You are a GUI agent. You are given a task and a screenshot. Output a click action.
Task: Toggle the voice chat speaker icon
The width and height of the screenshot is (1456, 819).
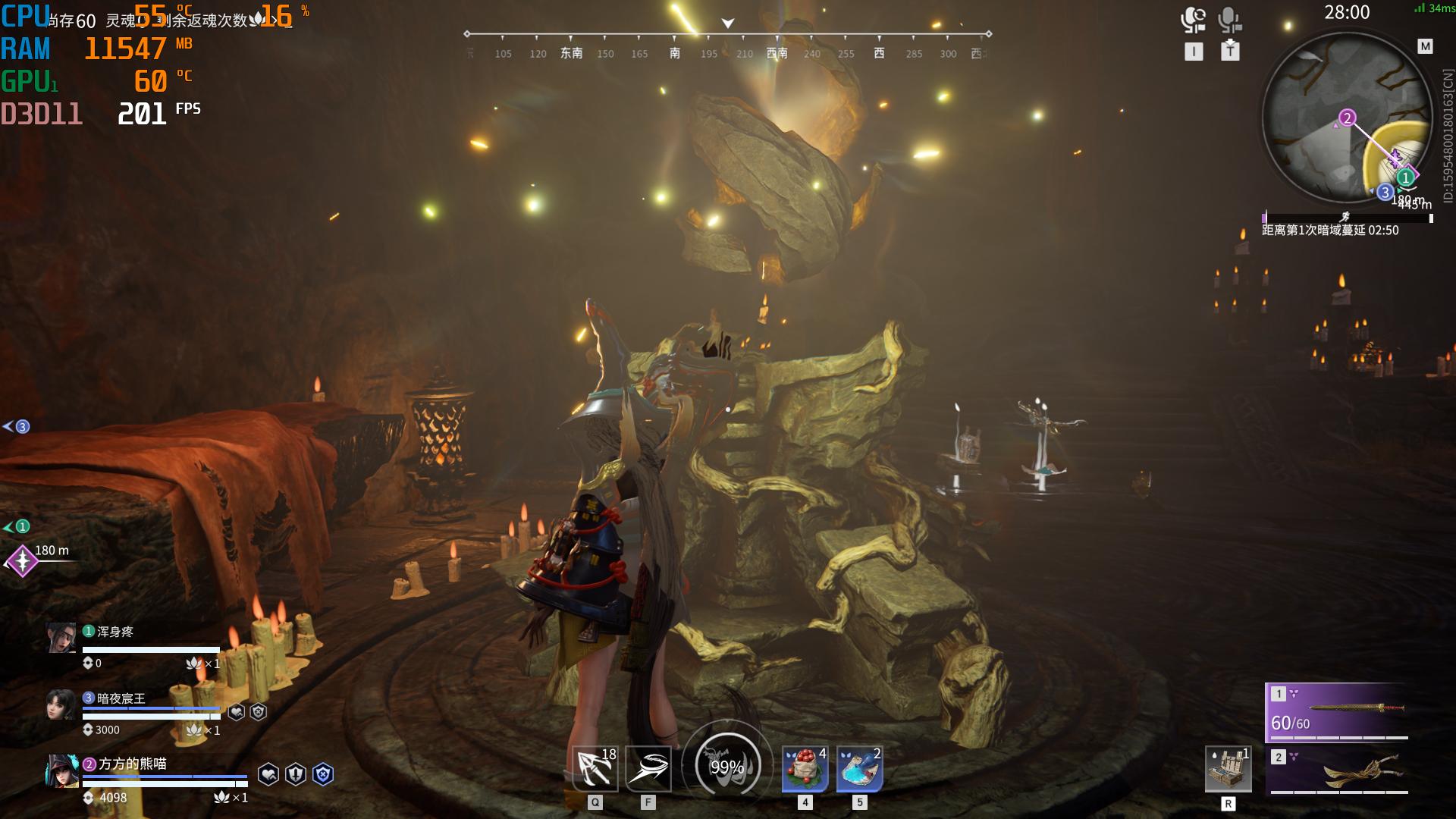(x=1194, y=20)
